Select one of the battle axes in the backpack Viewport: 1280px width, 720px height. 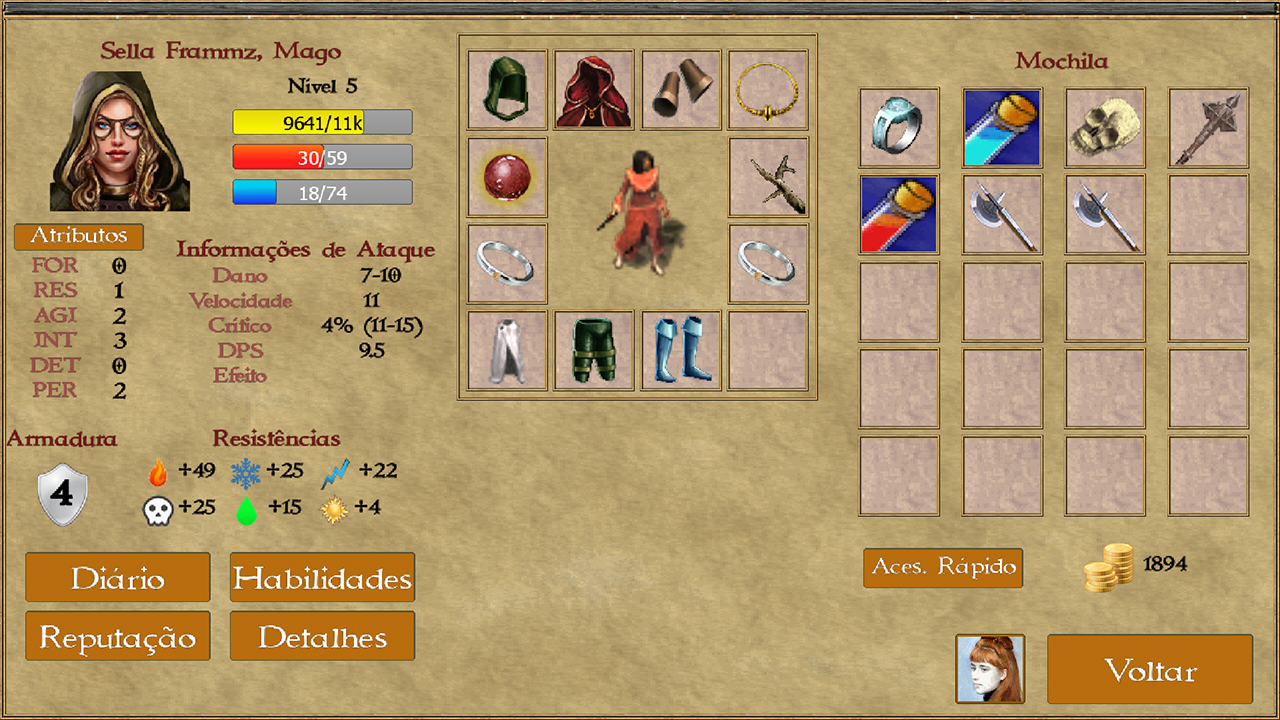(1001, 214)
